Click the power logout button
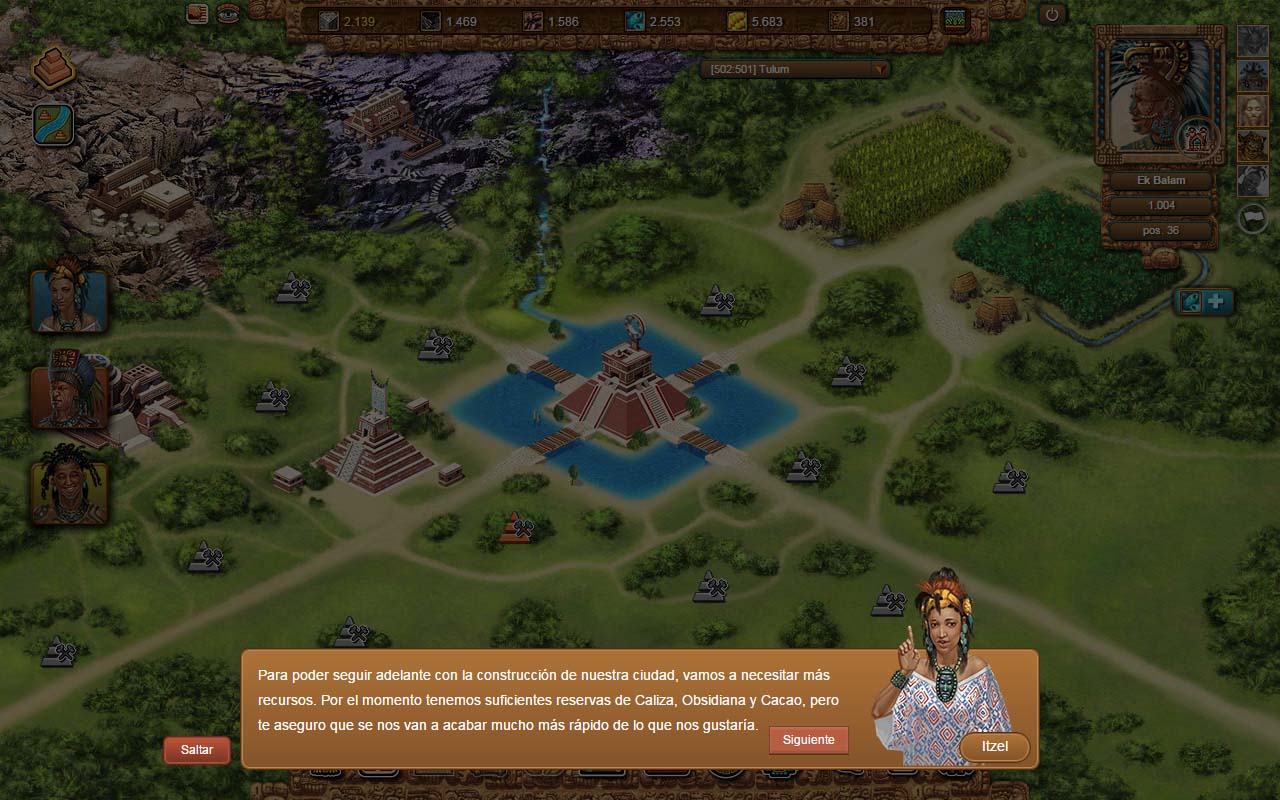 (1052, 15)
